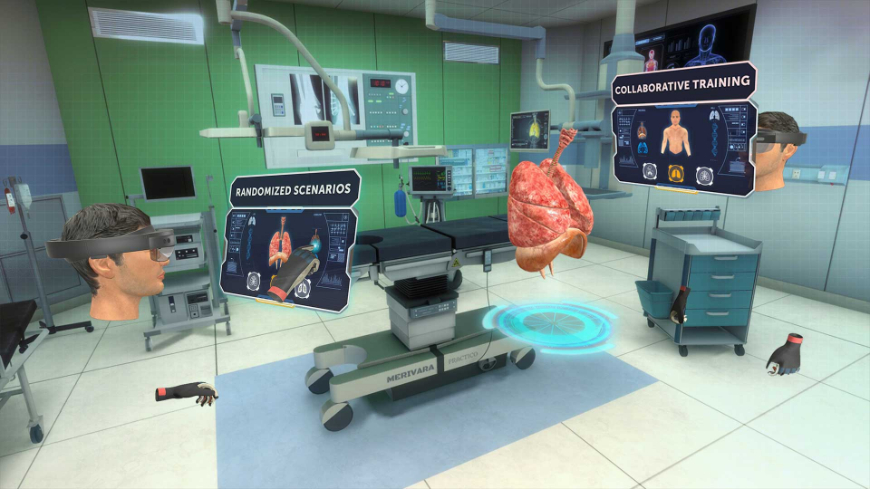Click the grey round button right of orange lungs
Screen dimensions: 870x489
[x=705, y=176]
